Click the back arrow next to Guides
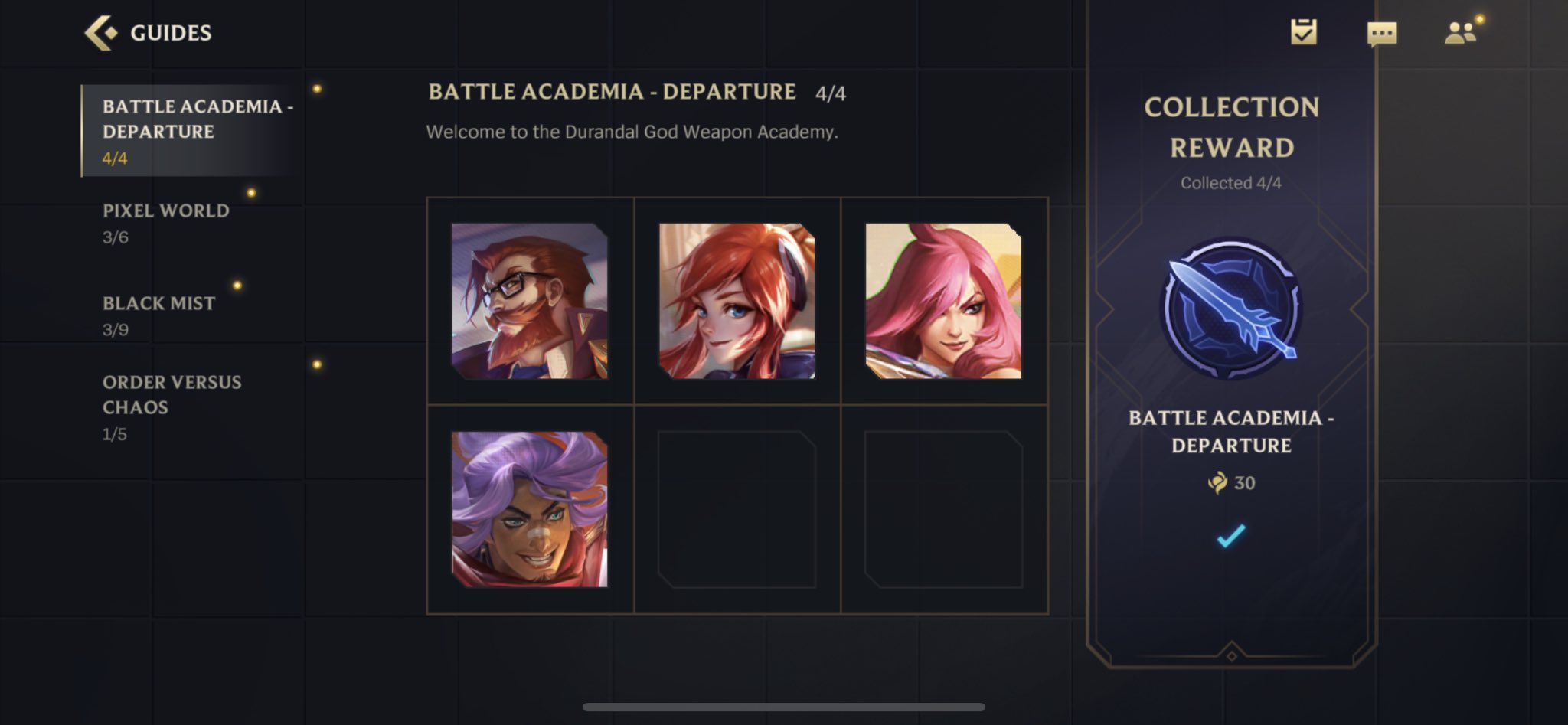Viewport: 1568px width, 725px height. coord(100,33)
